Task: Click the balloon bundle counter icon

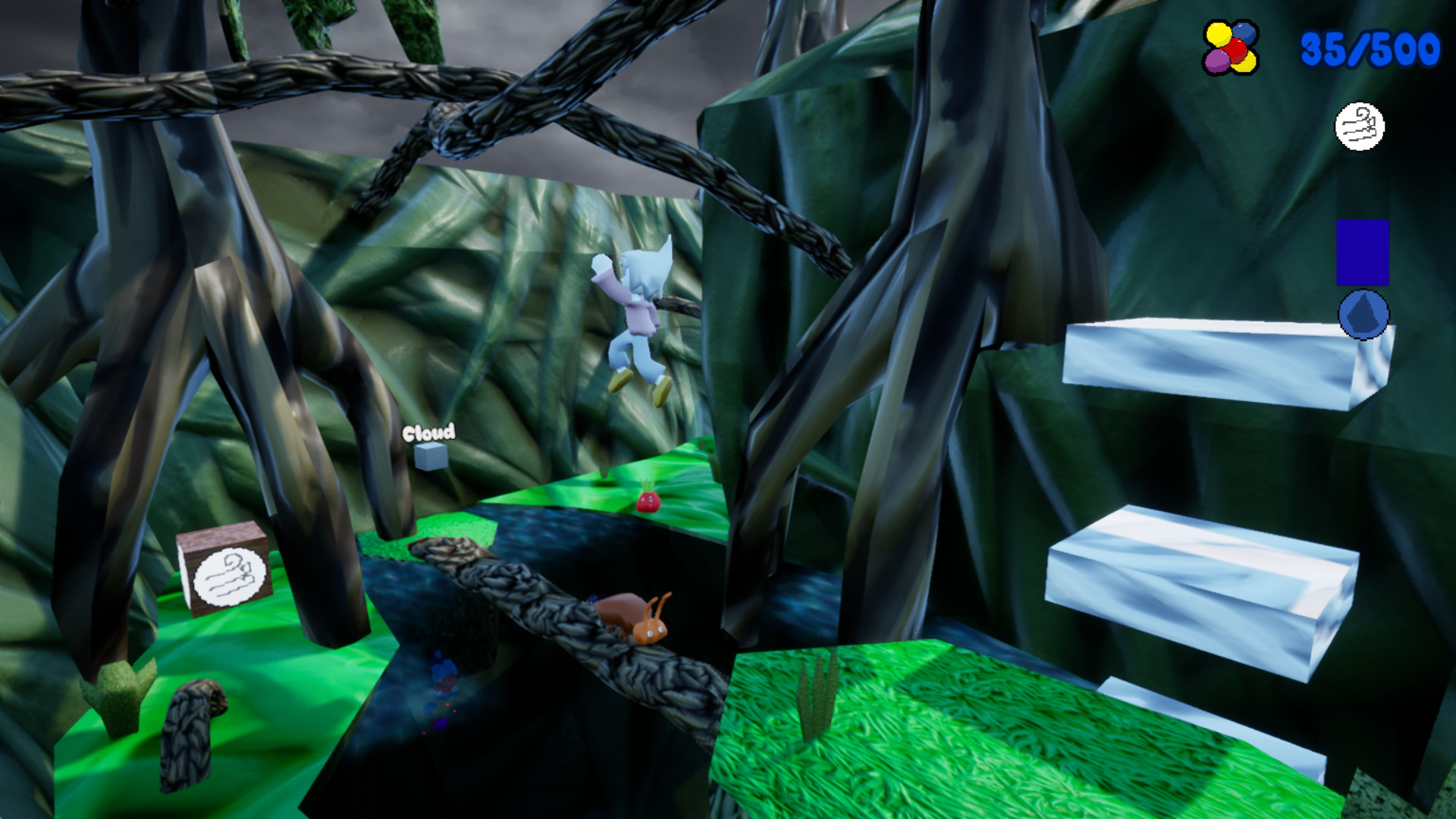Action: point(1230,47)
